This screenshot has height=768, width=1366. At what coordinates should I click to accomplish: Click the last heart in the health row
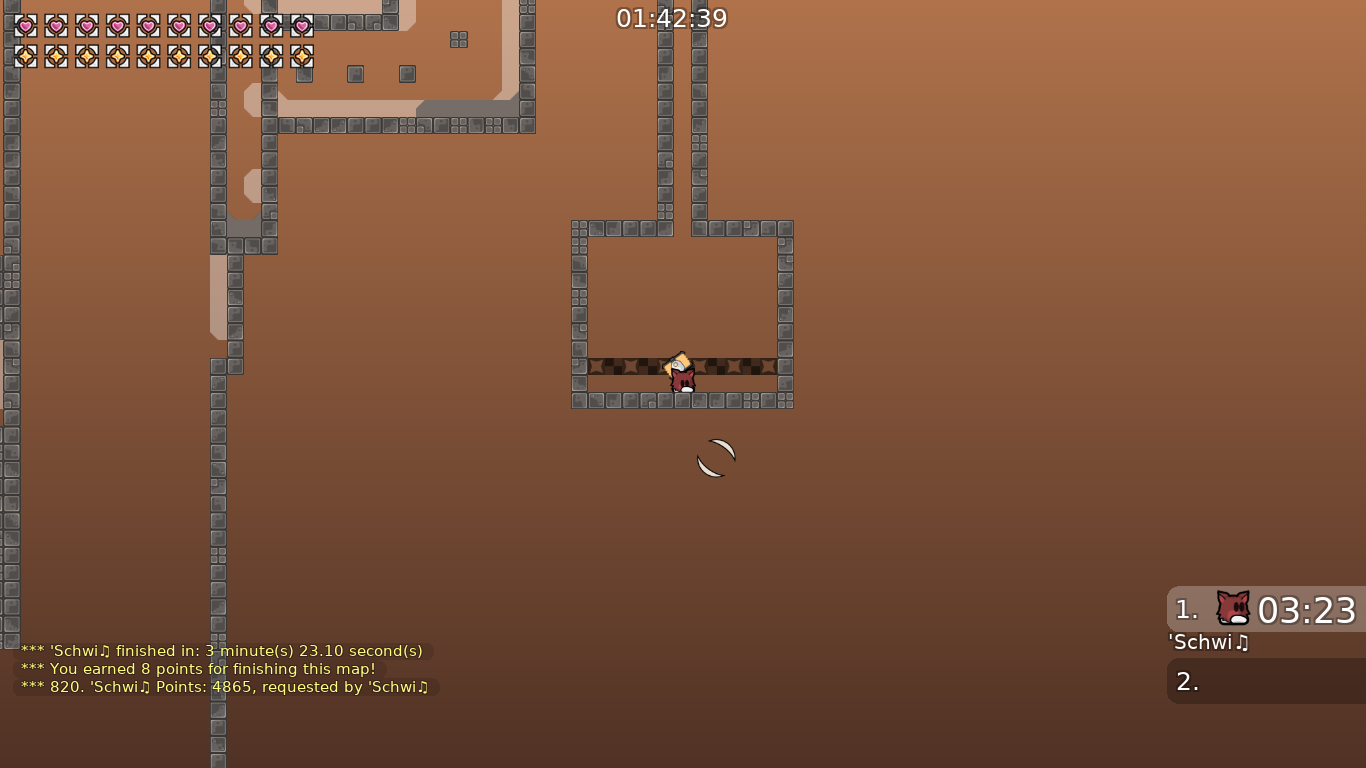[302, 26]
